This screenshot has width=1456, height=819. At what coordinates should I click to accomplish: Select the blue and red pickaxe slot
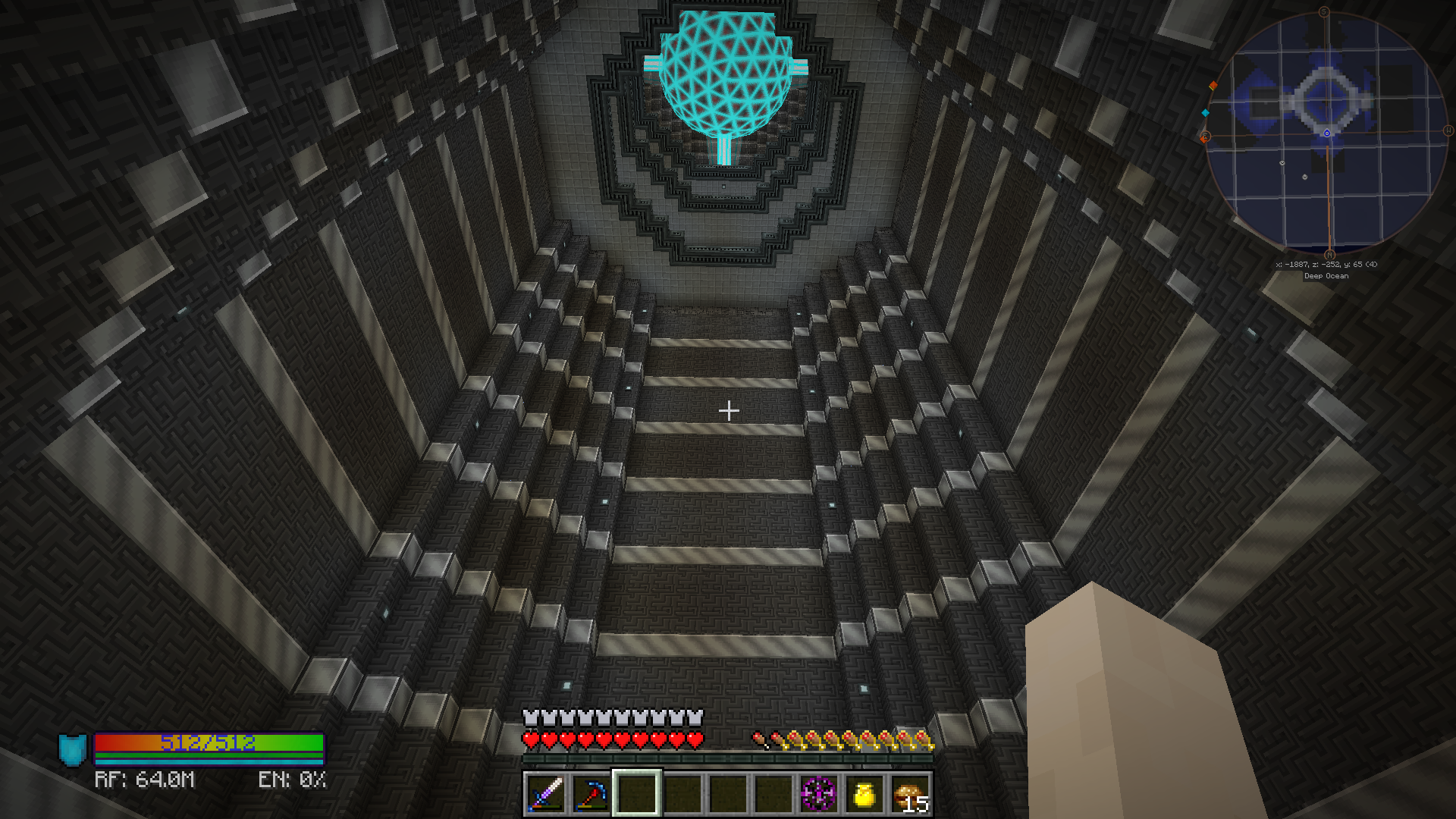tap(591, 794)
